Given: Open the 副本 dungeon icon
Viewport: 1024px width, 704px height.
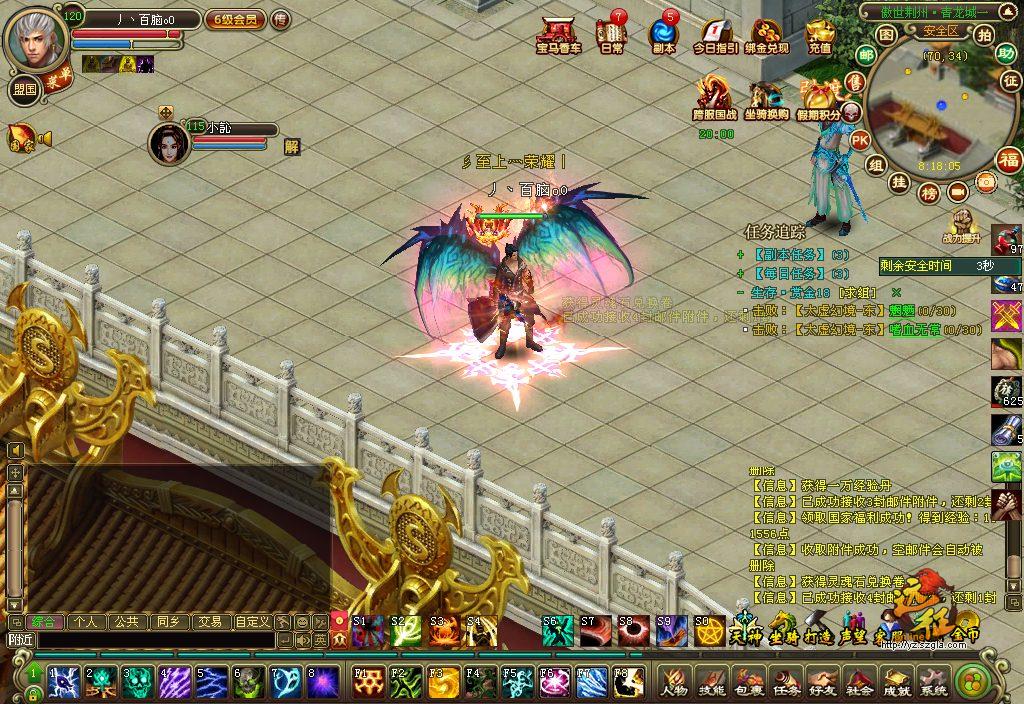Looking at the screenshot, I should click(663, 34).
